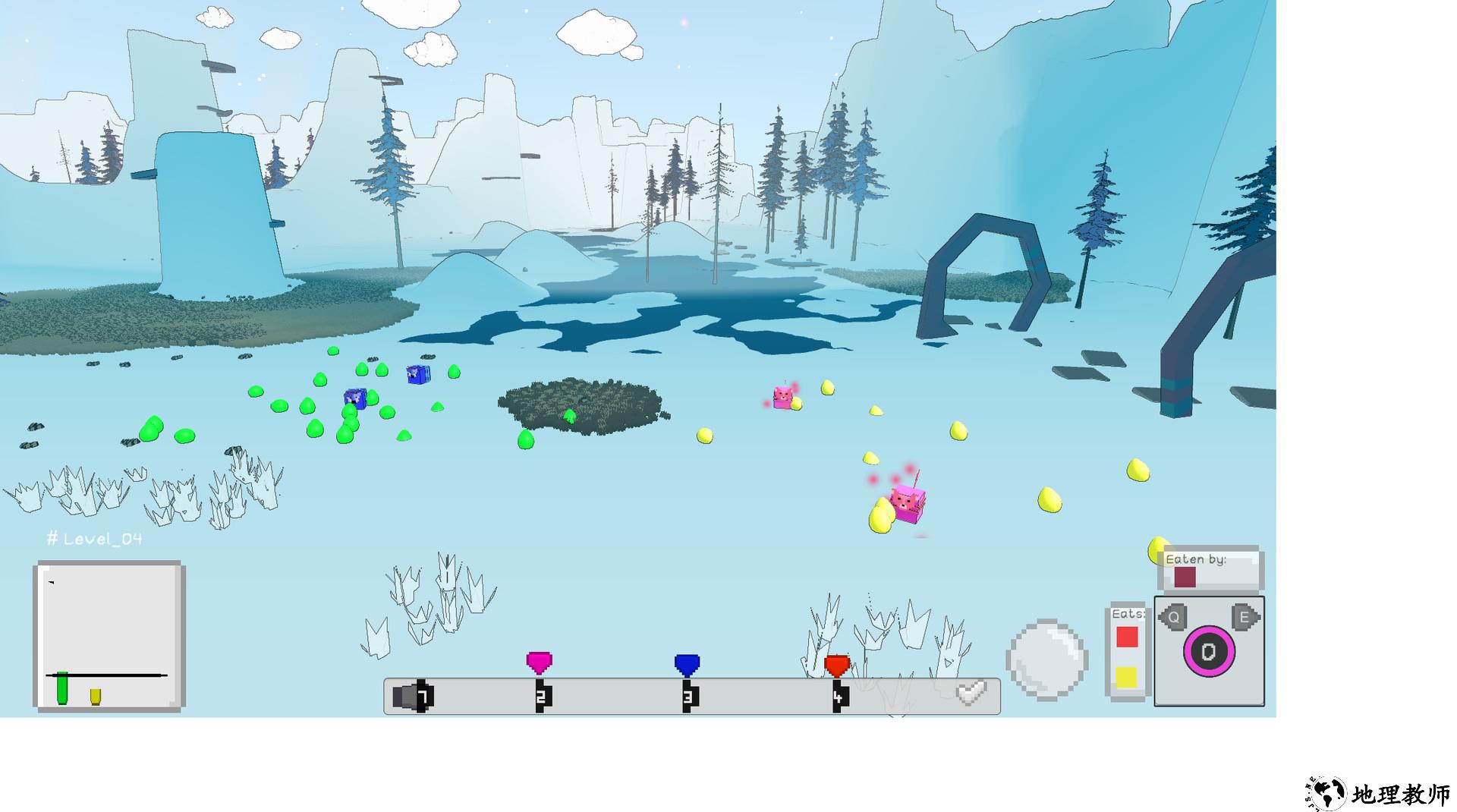1457x812 pixels.
Task: Select the pink marker on the timeline
Action: coord(539,663)
